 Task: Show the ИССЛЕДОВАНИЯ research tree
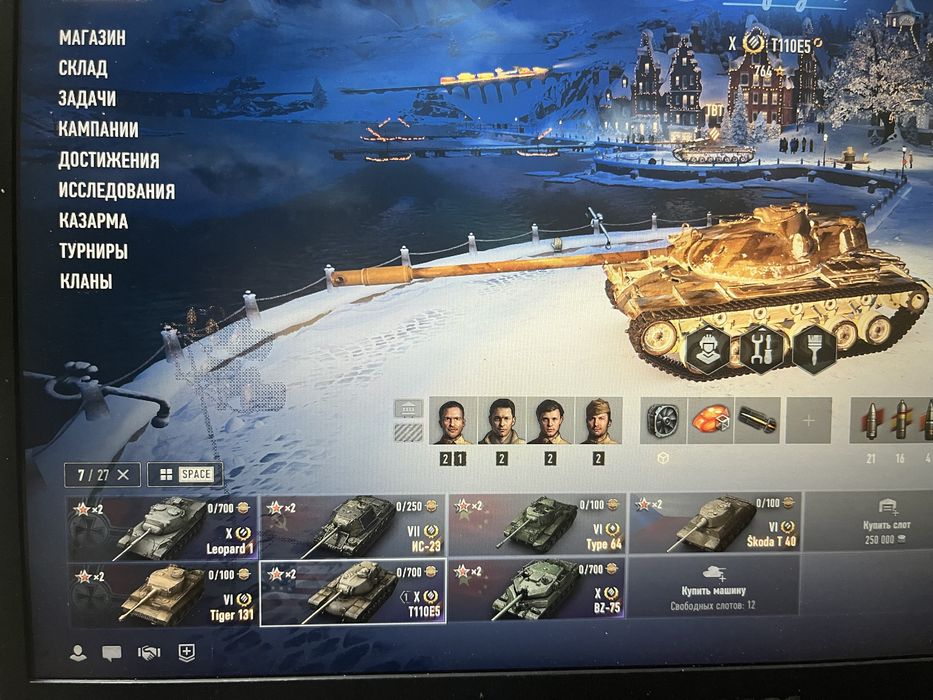(116, 190)
